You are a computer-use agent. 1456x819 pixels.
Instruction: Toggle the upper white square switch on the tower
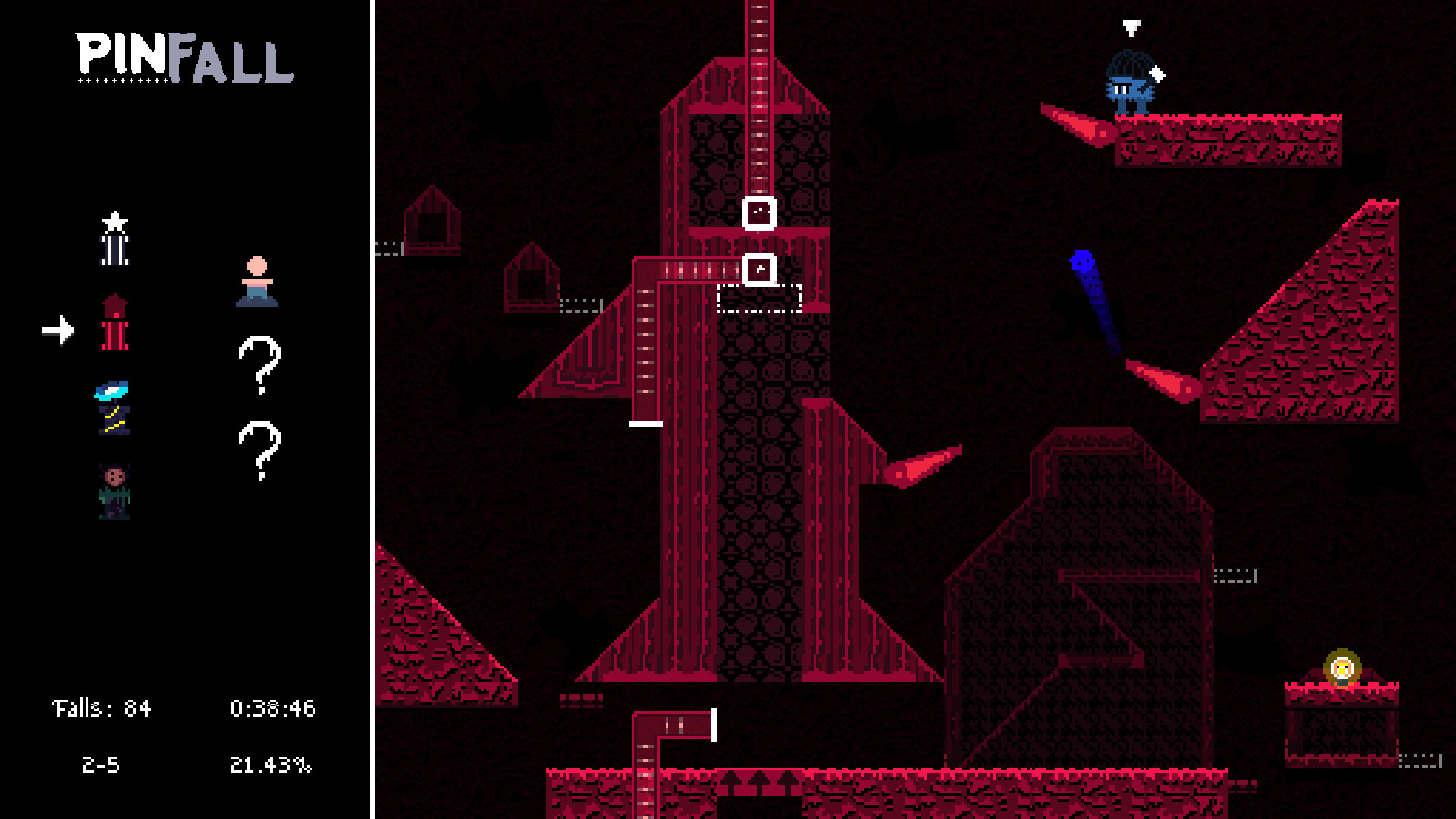pyautogui.click(x=758, y=214)
